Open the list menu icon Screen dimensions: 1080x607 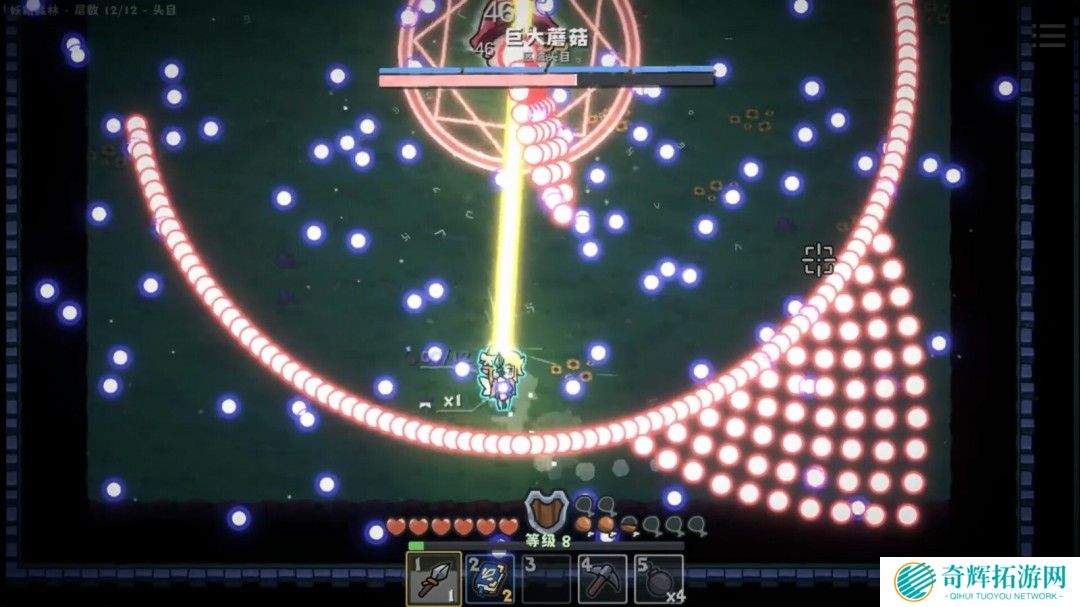[x=1048, y=36]
